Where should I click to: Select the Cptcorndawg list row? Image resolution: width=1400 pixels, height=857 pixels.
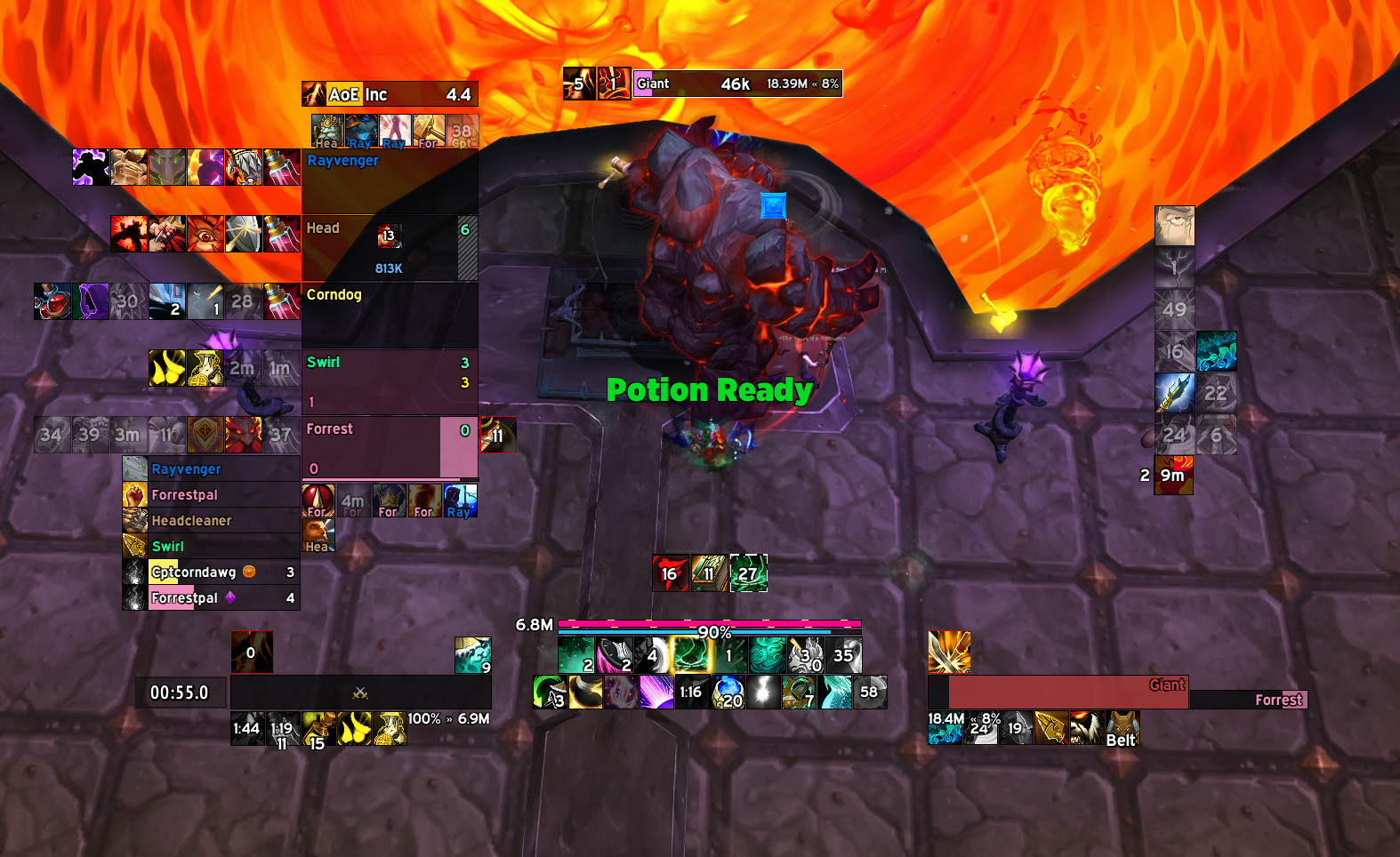(x=212, y=573)
